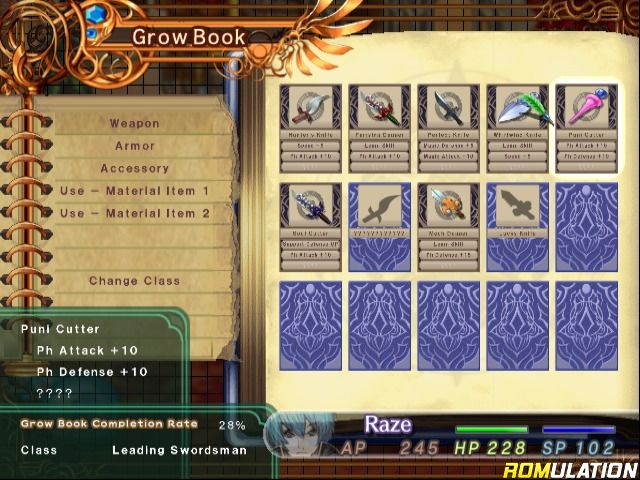
Task: Open Use - Material Item 1
Action: coord(134,190)
